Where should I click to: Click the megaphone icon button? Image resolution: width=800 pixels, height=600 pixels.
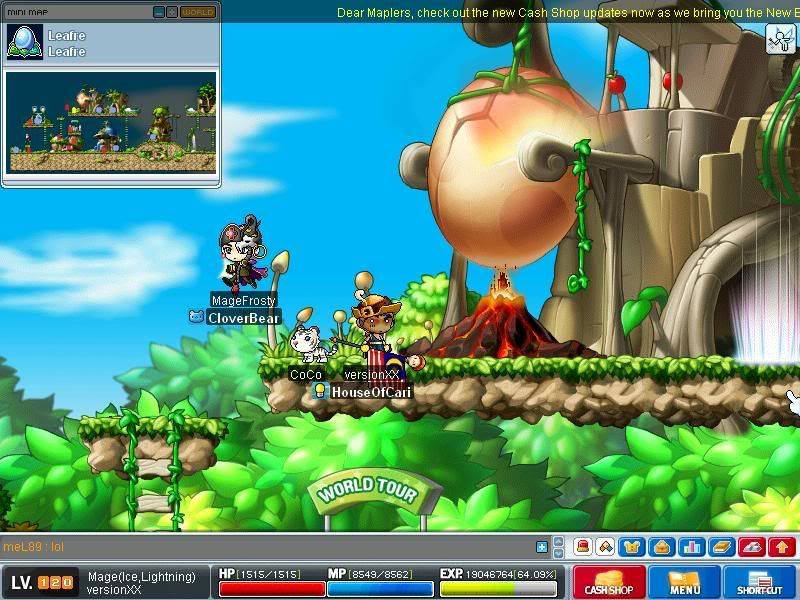[753, 547]
